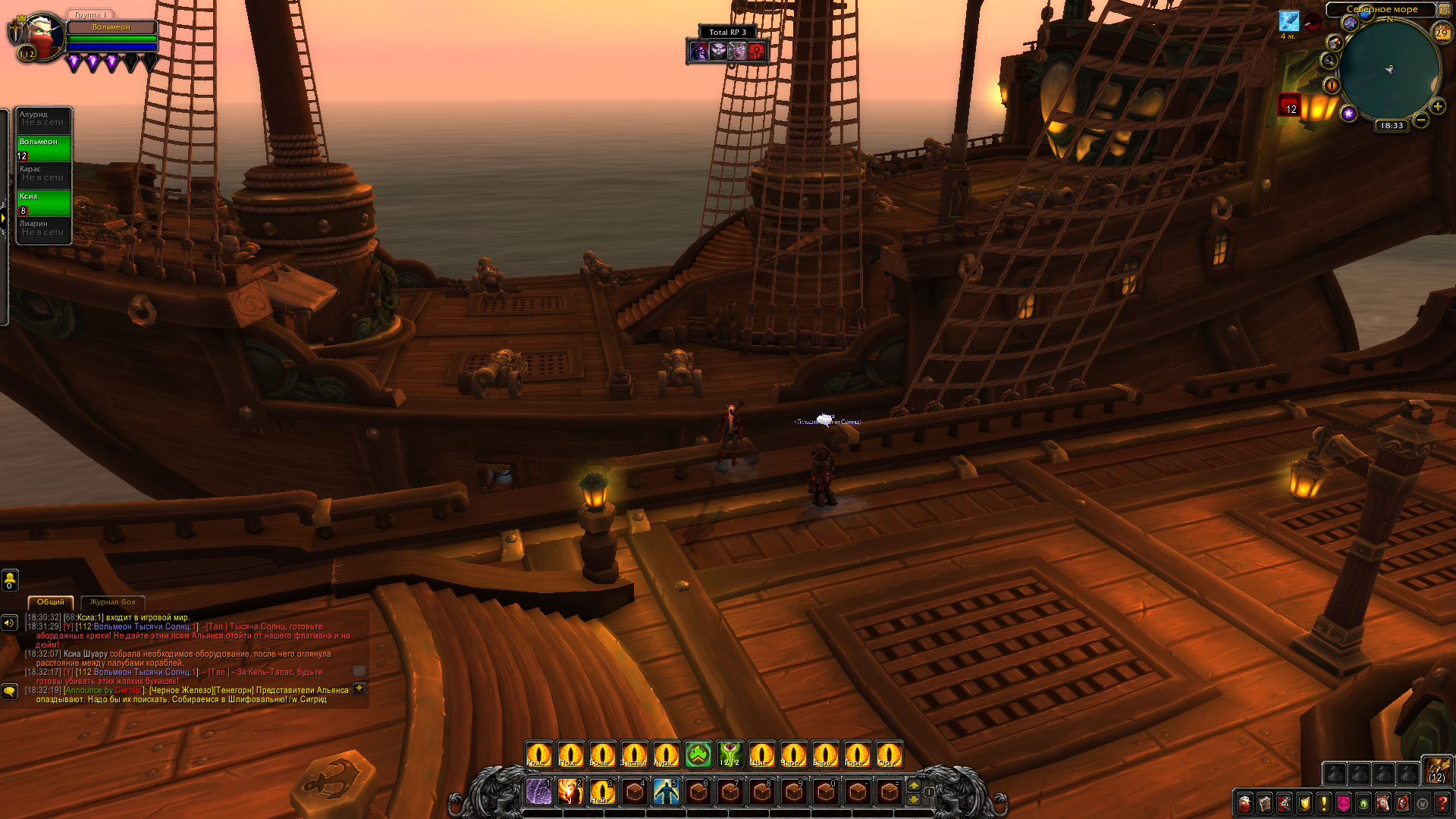
Task: Activate the purple swirl ability in slot 1
Action: (538, 792)
